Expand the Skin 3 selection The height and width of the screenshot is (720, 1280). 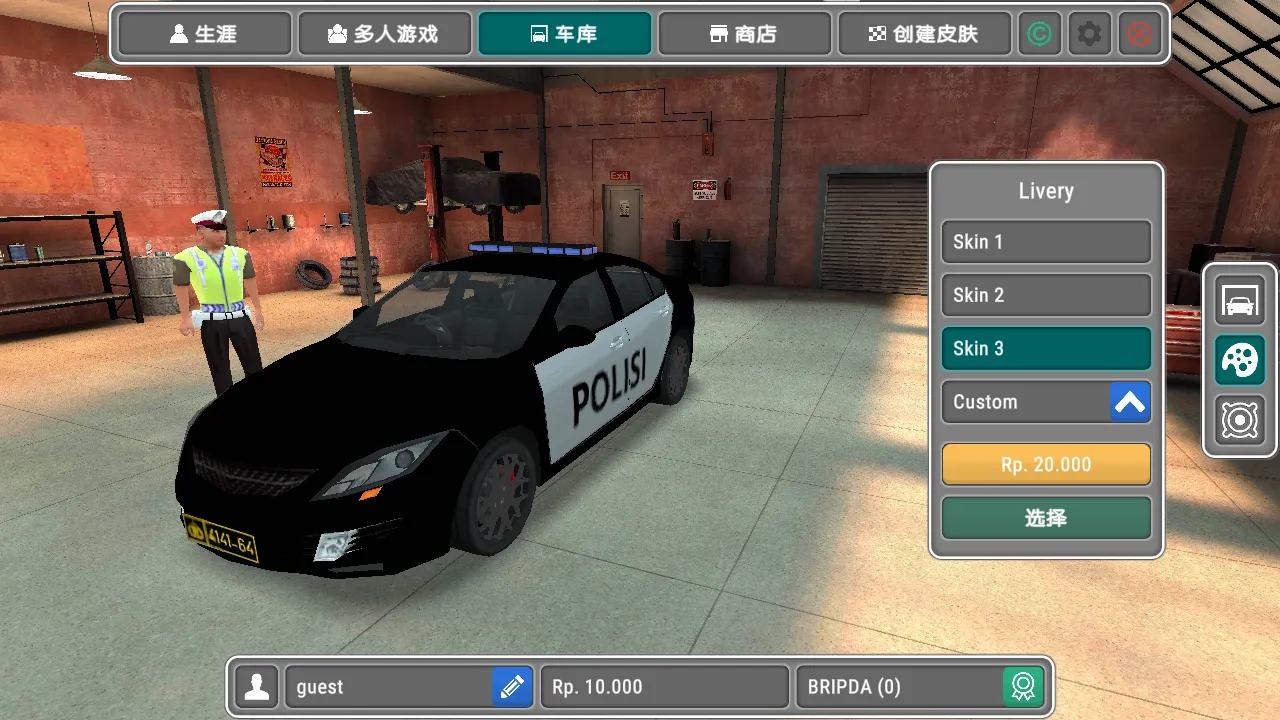[1046, 348]
